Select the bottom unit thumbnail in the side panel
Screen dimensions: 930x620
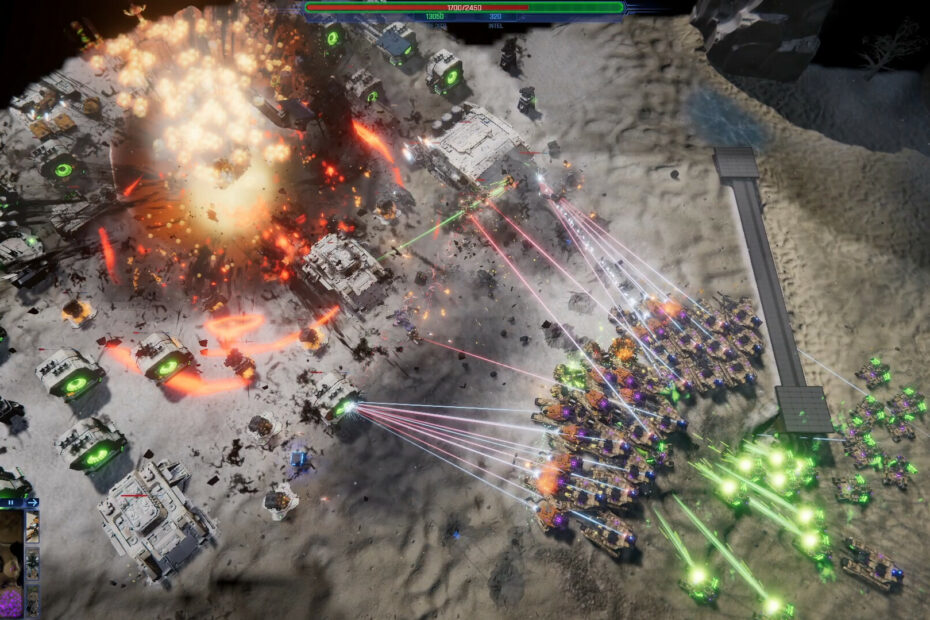click(32, 600)
